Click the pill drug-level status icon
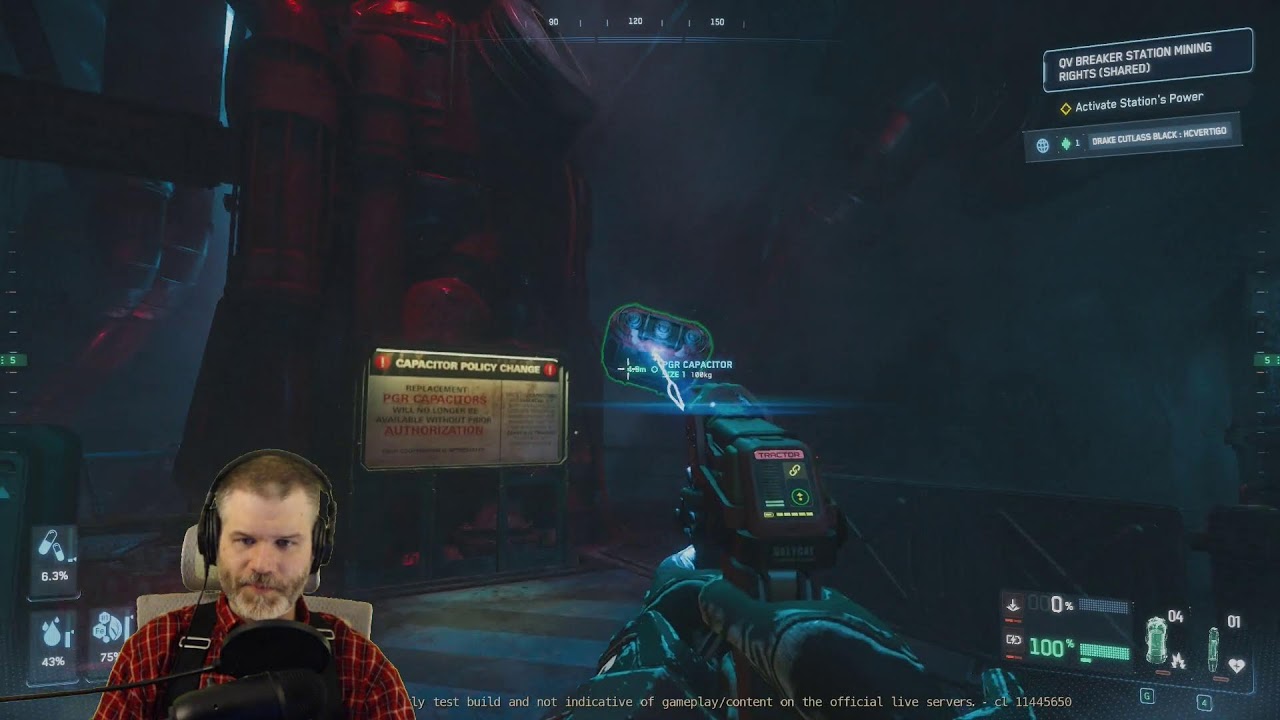Screen dimensions: 1280x720 (x=52, y=546)
